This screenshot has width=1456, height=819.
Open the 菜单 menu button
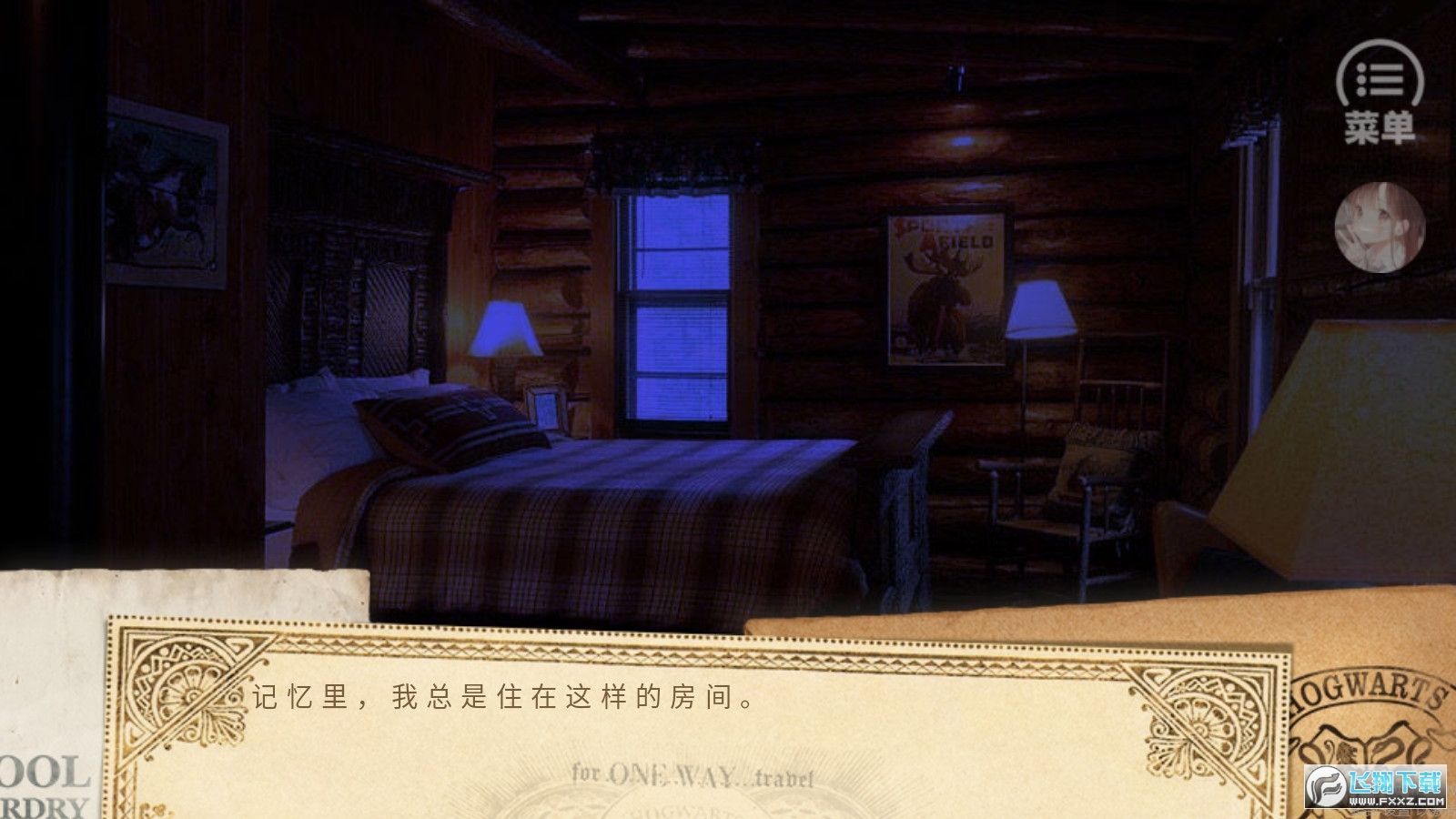[1380, 93]
